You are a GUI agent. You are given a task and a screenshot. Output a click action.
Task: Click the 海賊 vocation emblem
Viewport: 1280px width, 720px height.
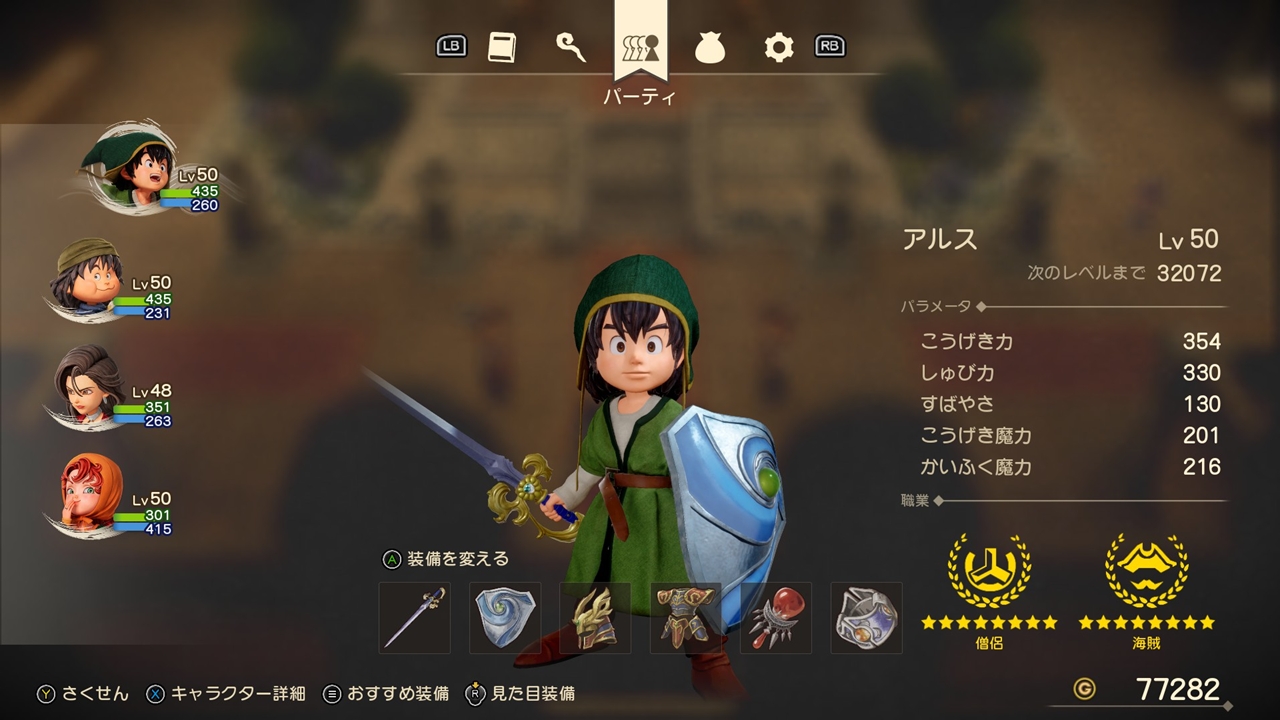click(x=1146, y=569)
